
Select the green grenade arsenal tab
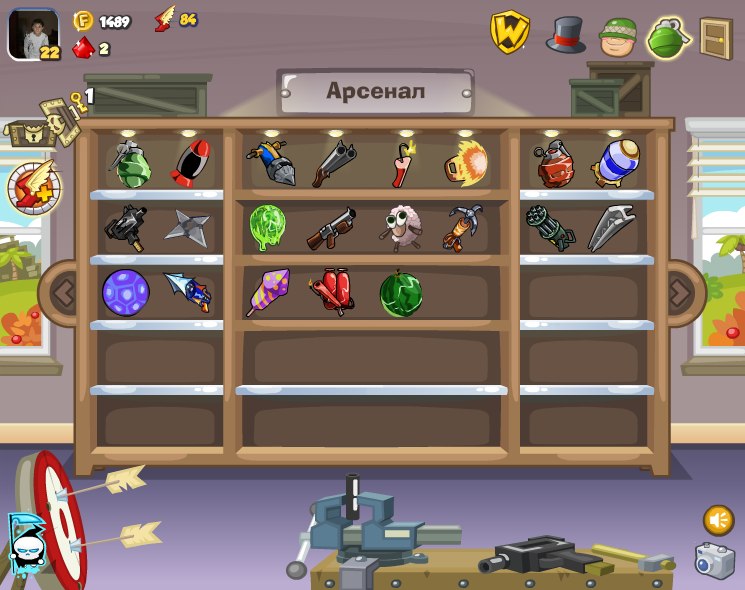tap(669, 38)
